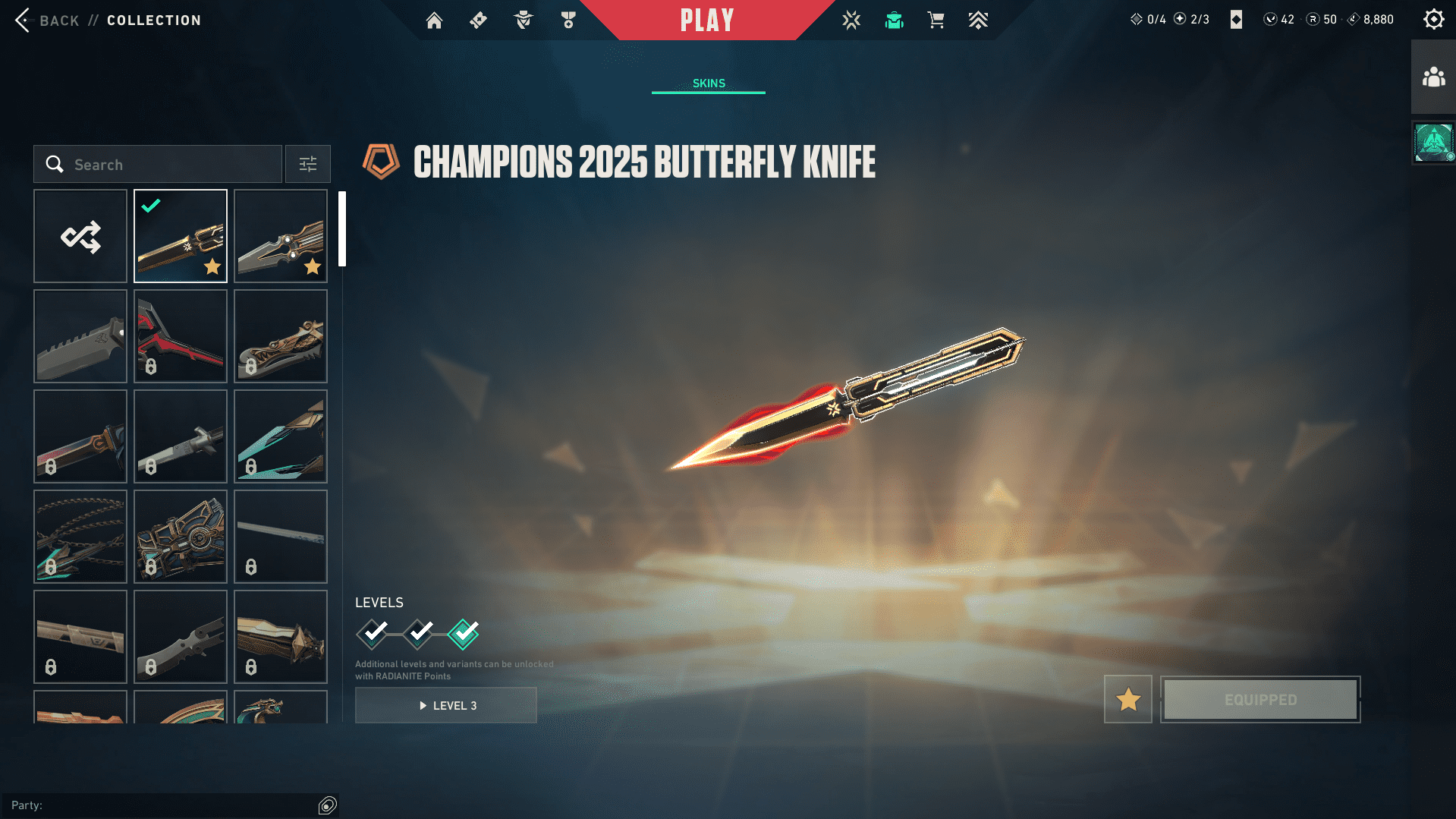The height and width of the screenshot is (819, 1456).
Task: Open the social friends panel
Action: pos(1432,75)
